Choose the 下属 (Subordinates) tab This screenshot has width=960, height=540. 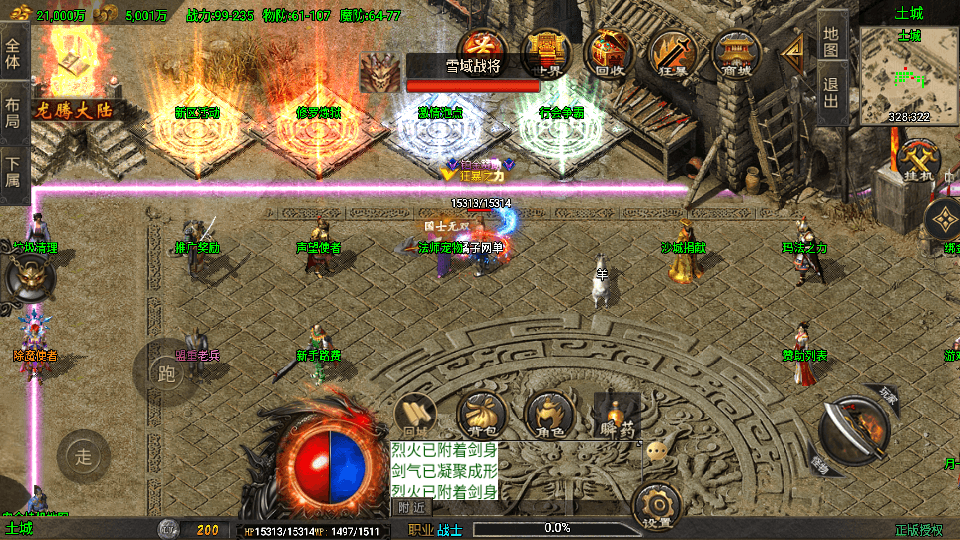tap(13, 173)
